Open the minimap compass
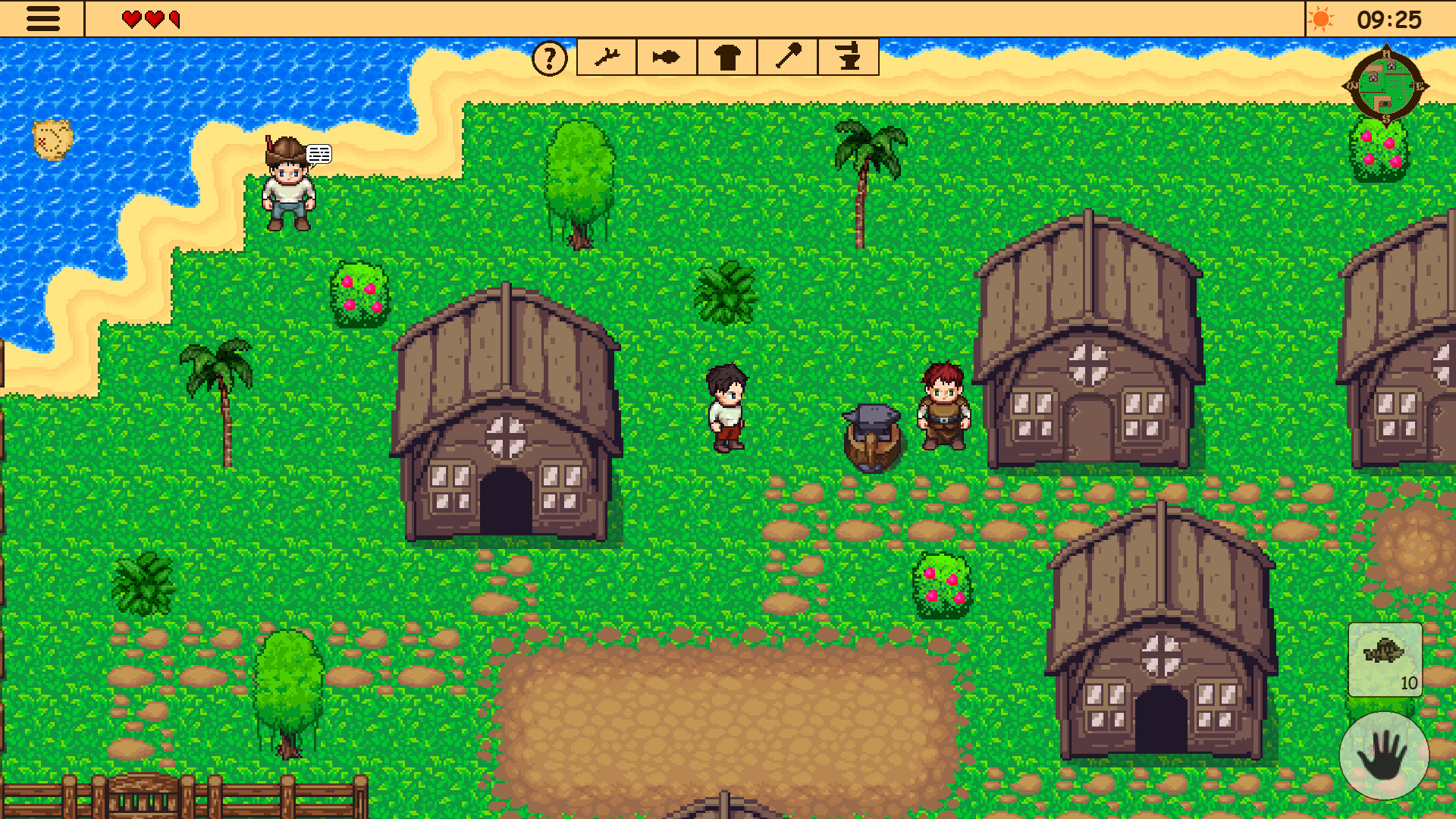Screen dimensions: 1456x819 click(x=1387, y=86)
